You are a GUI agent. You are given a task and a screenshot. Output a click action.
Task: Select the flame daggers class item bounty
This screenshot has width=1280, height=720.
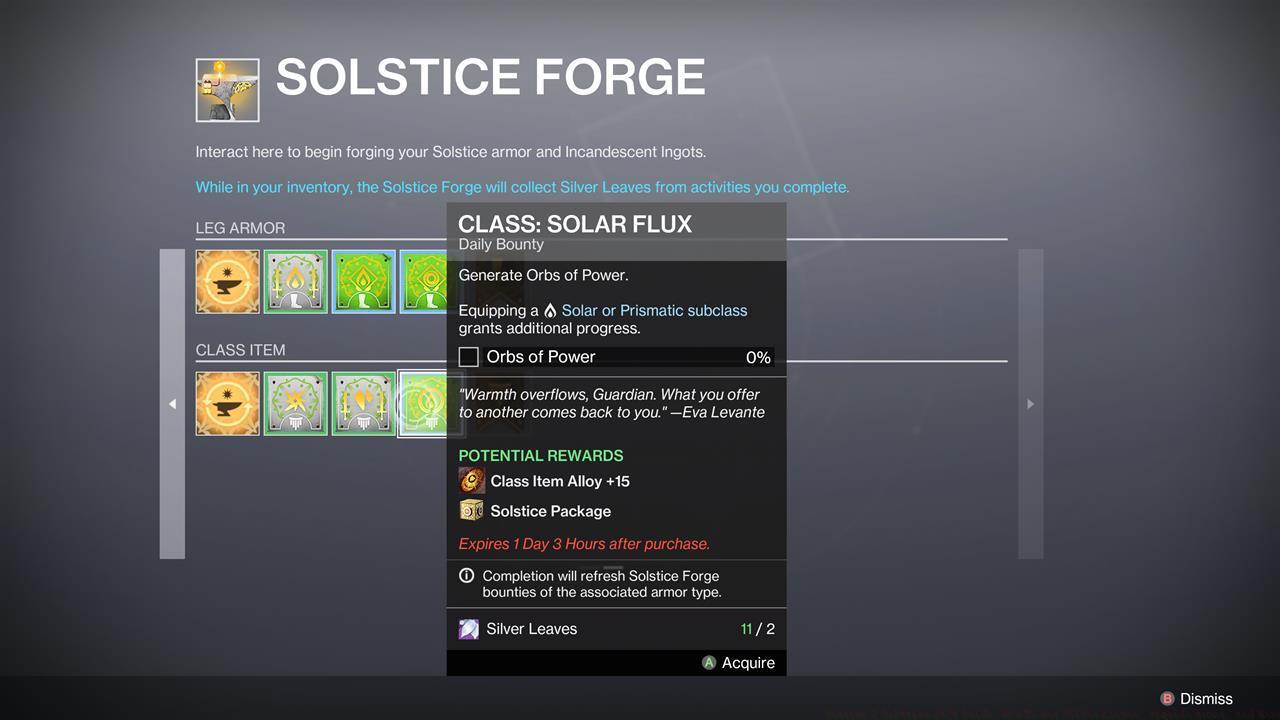tap(363, 403)
